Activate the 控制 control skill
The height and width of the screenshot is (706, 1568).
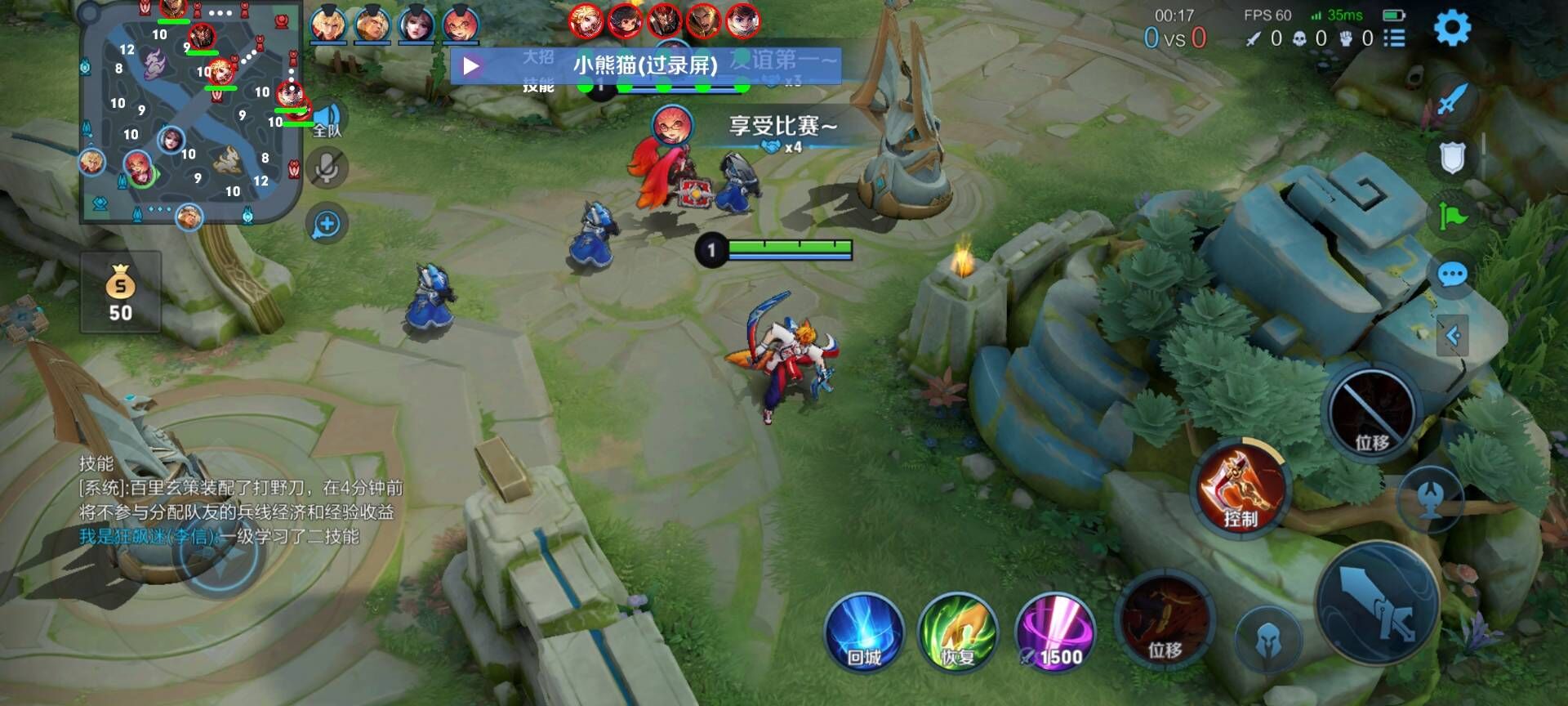[1241, 488]
